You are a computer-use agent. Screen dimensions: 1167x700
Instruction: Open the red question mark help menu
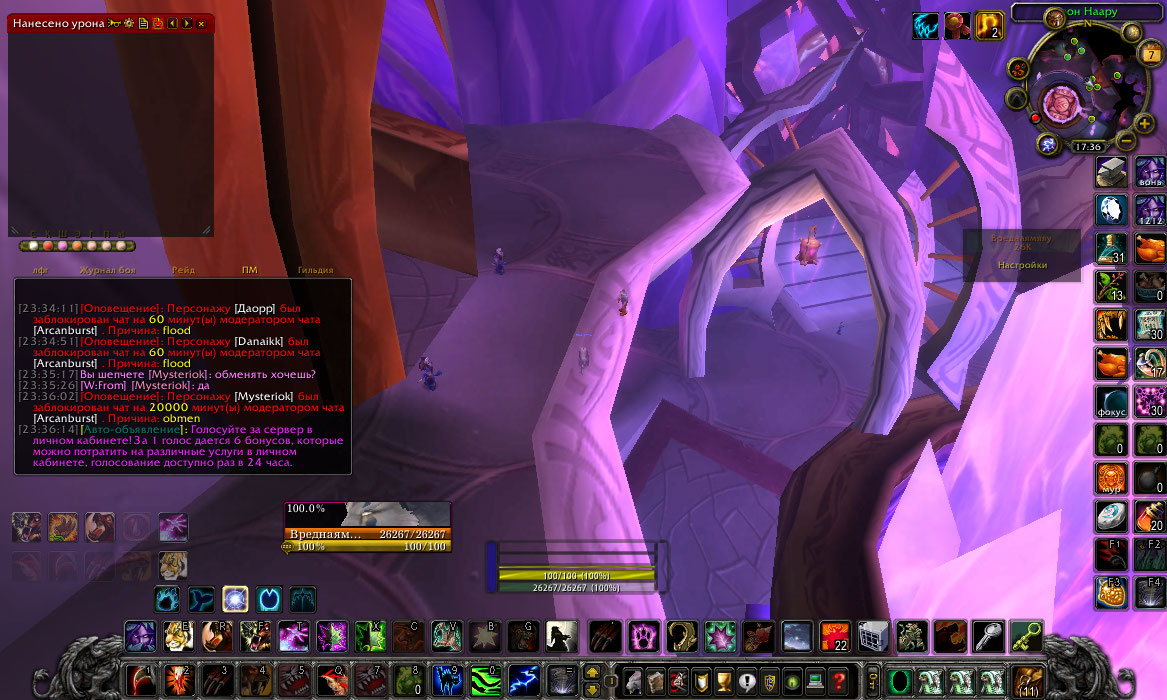click(x=838, y=682)
